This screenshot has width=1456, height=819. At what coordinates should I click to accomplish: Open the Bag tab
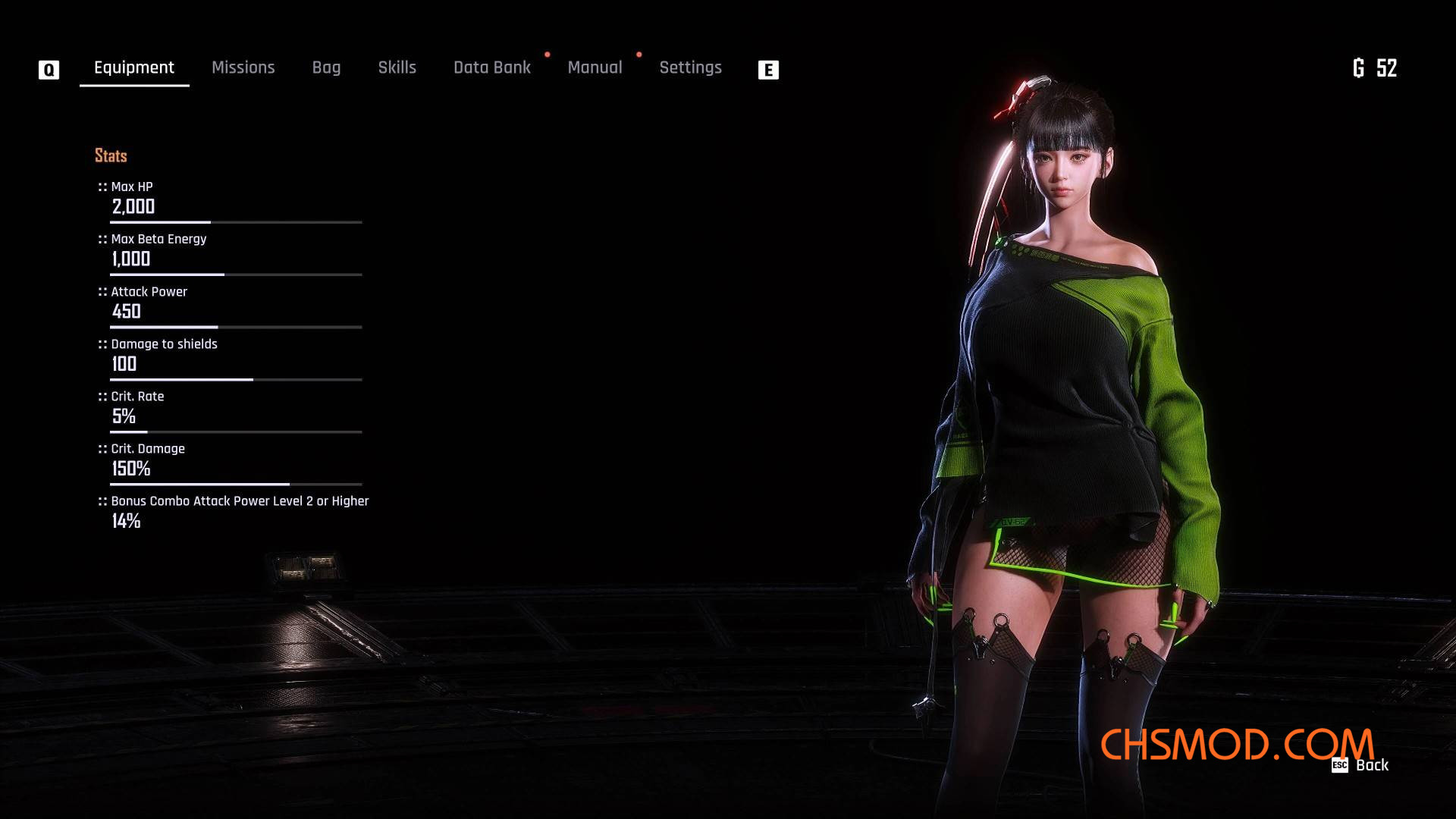[326, 67]
